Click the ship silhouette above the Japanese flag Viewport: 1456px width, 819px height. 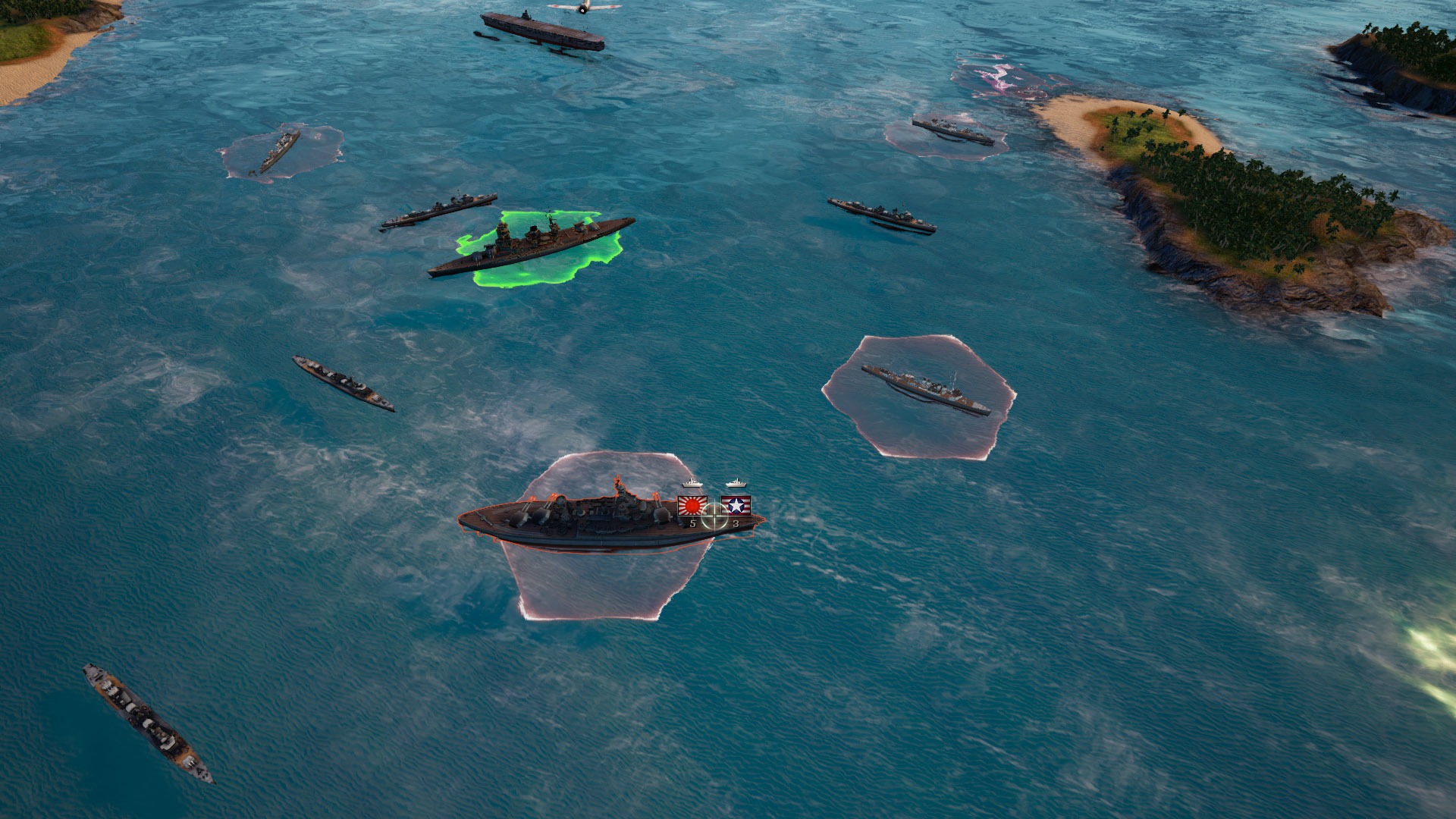(692, 481)
